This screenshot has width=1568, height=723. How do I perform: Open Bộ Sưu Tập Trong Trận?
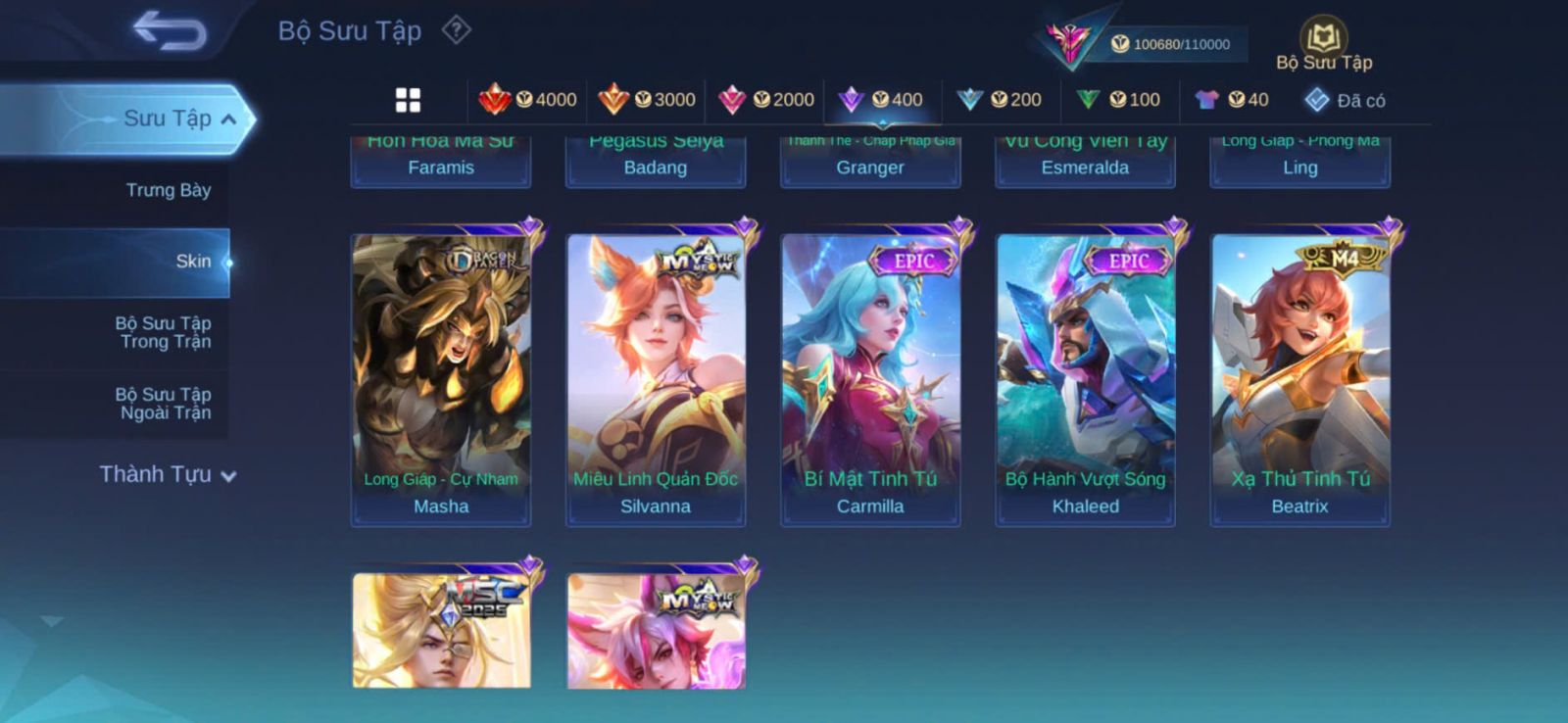[164, 332]
